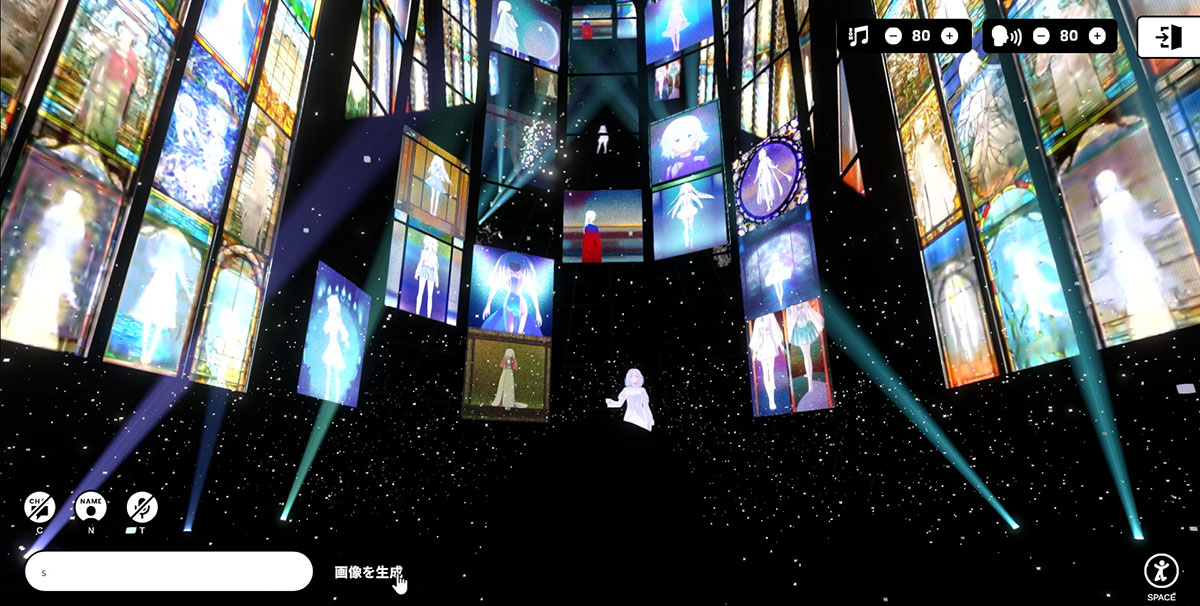
Task: Lower the voice volume with minus
Action: click(1041, 36)
